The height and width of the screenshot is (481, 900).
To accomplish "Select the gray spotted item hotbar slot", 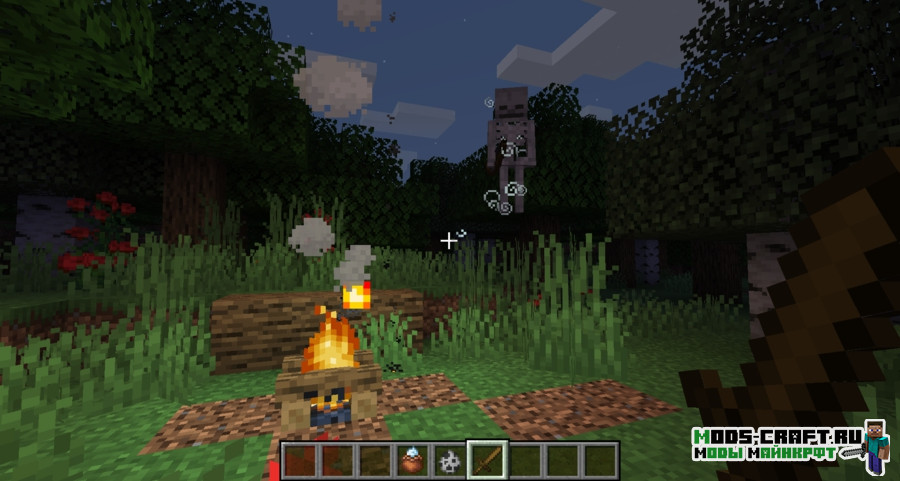I will [449, 460].
